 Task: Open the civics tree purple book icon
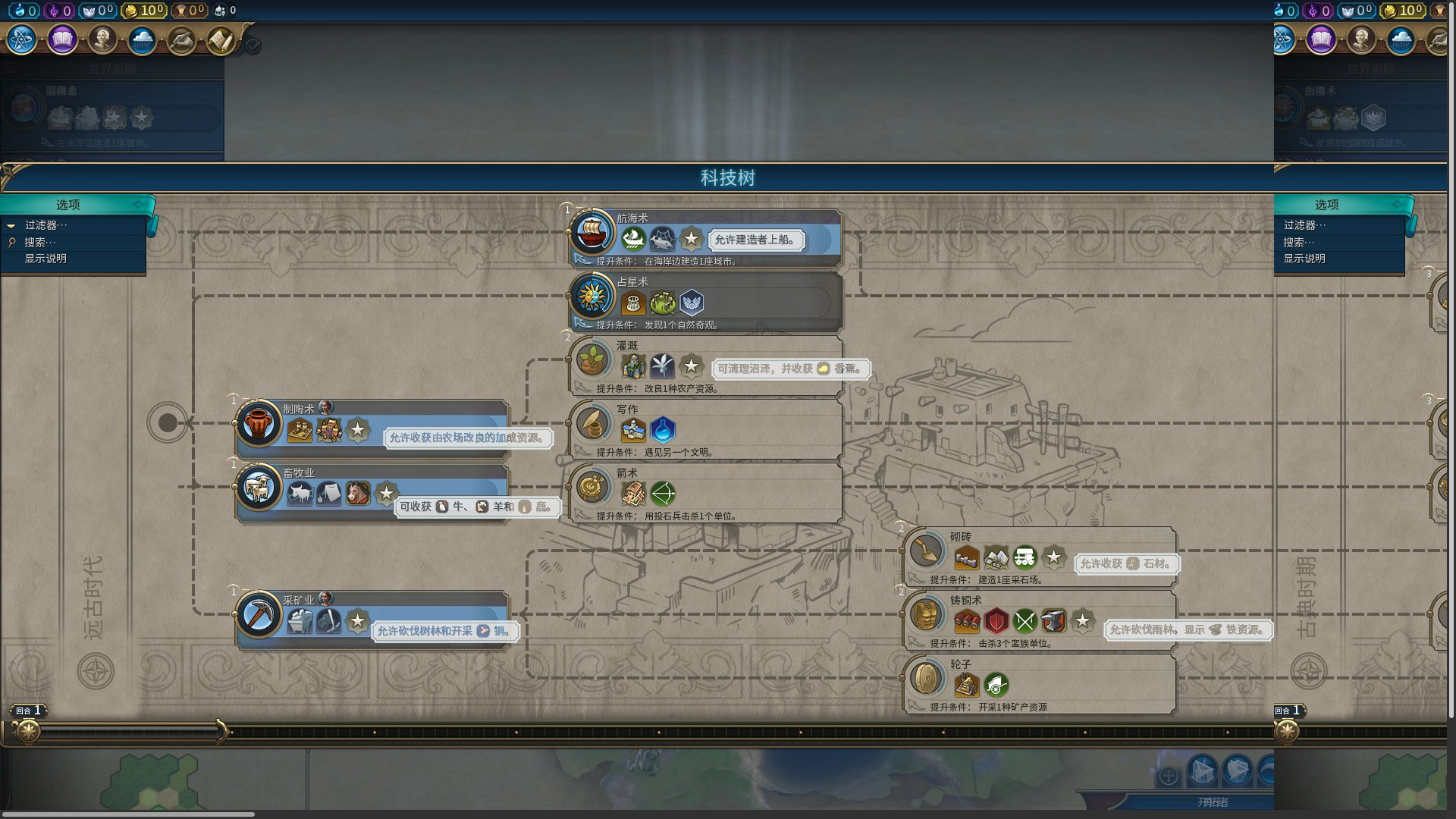(62, 39)
